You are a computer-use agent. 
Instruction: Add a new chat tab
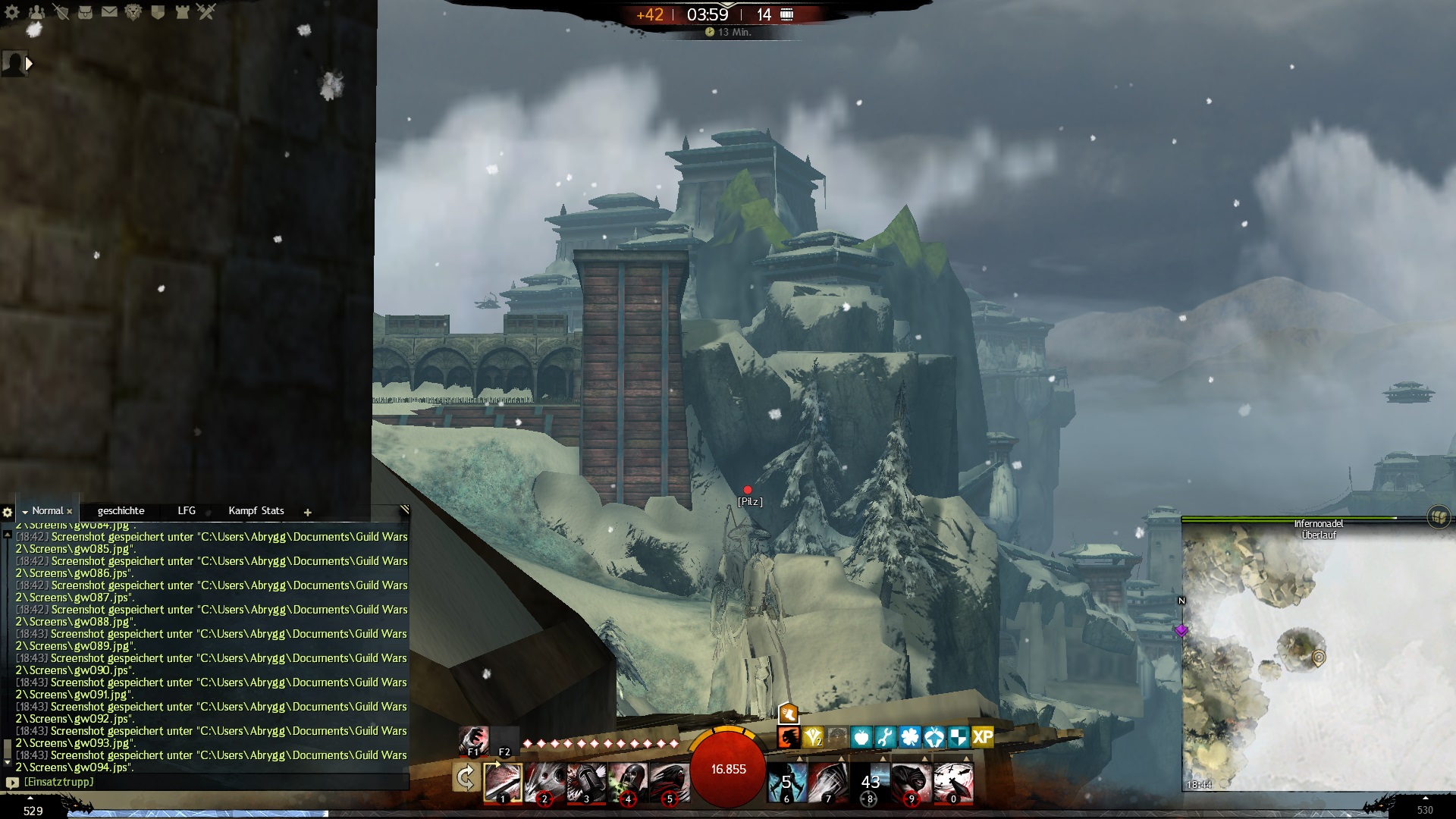308,513
